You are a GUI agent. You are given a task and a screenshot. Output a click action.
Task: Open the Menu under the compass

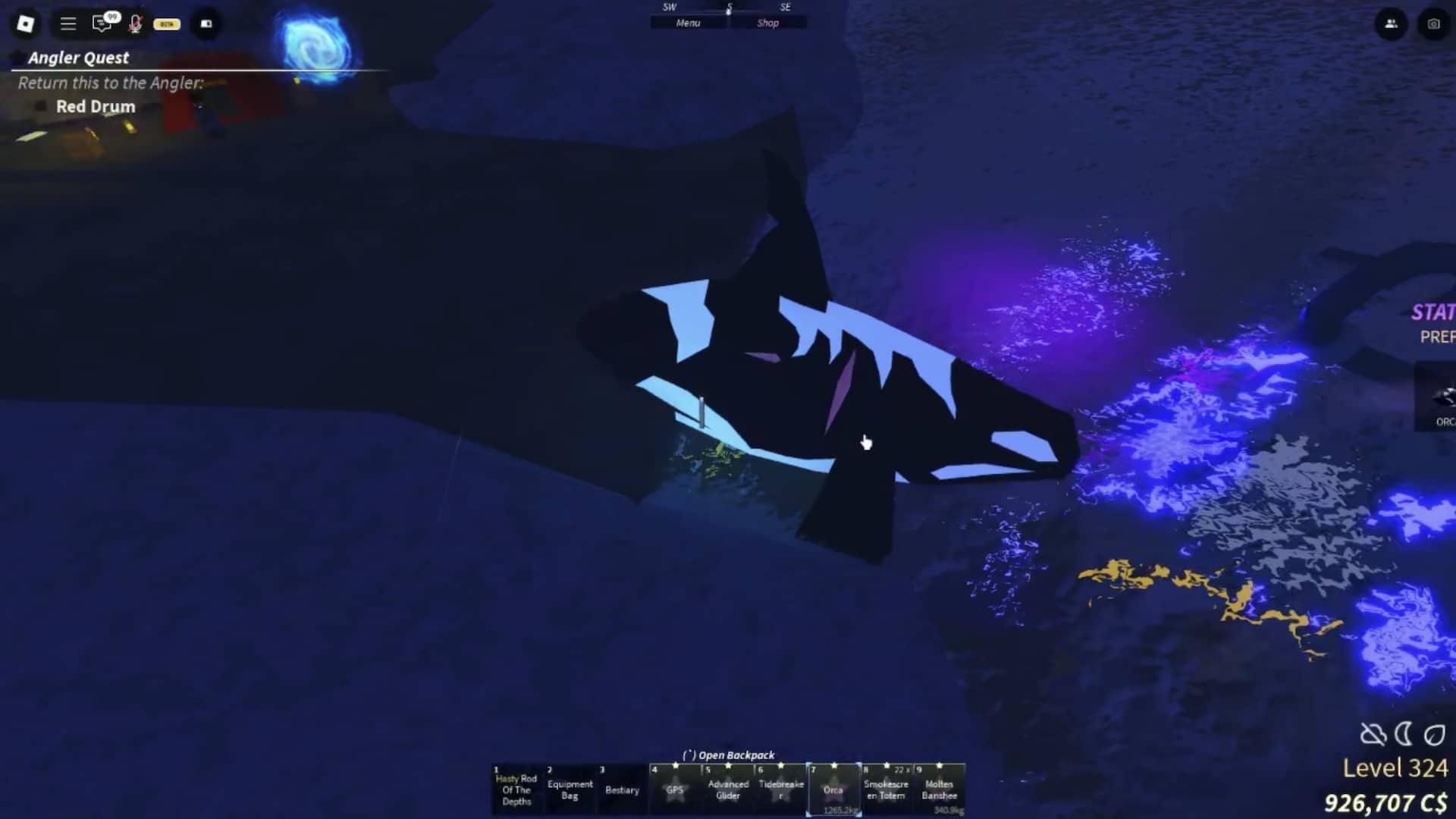(x=687, y=23)
